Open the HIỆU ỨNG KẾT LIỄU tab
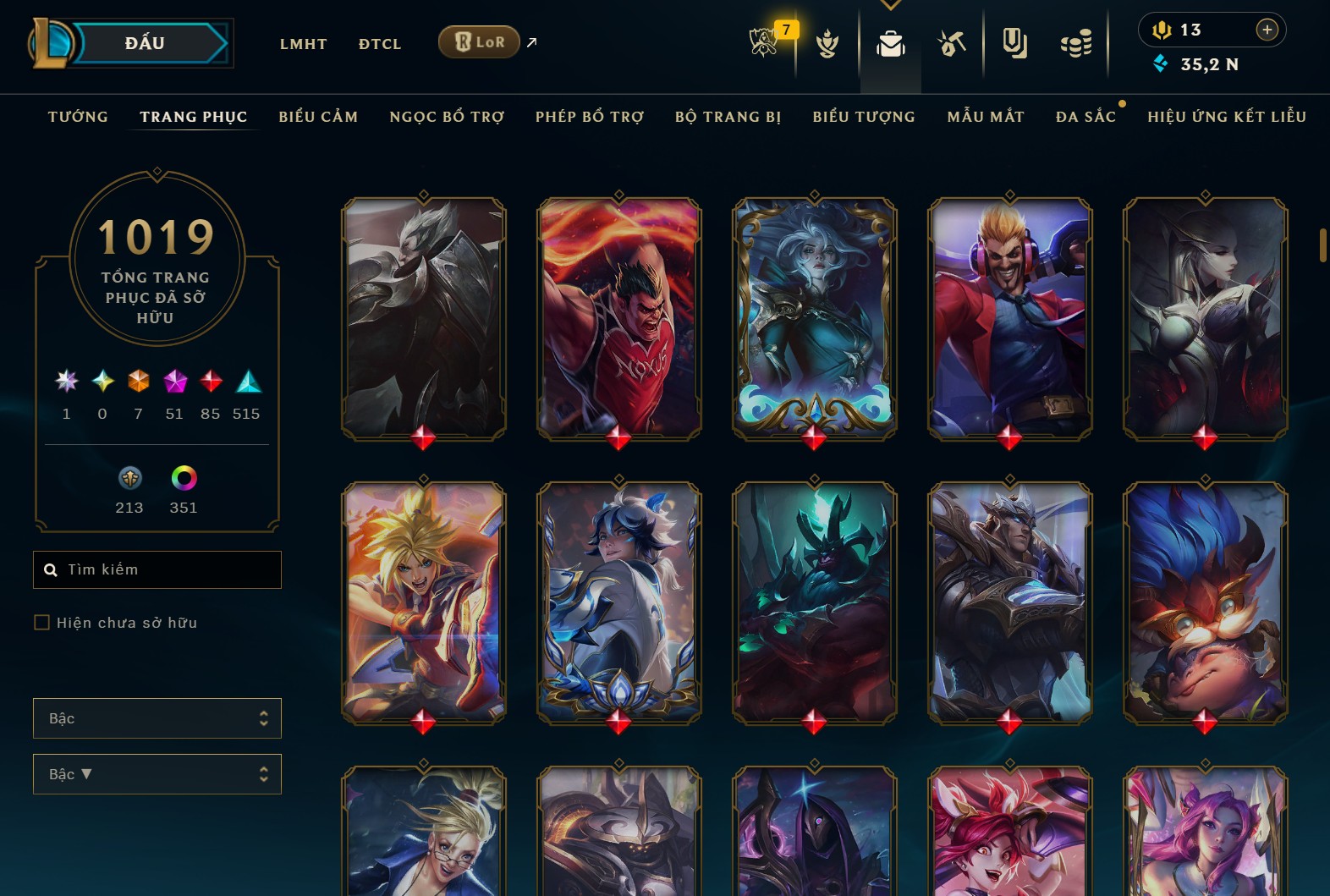The image size is (1330, 896). click(1227, 117)
